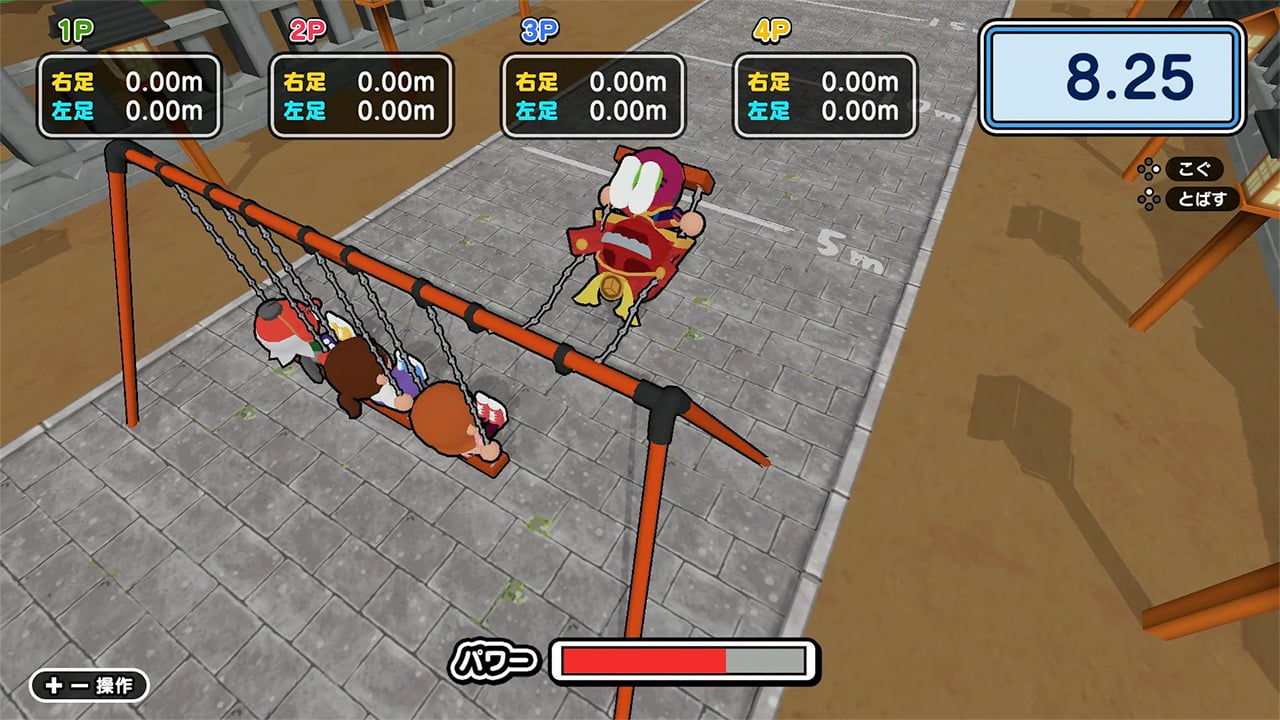Click the とばす (jump) control hint icon
Image resolution: width=1280 pixels, height=720 pixels.
pos(1202,199)
